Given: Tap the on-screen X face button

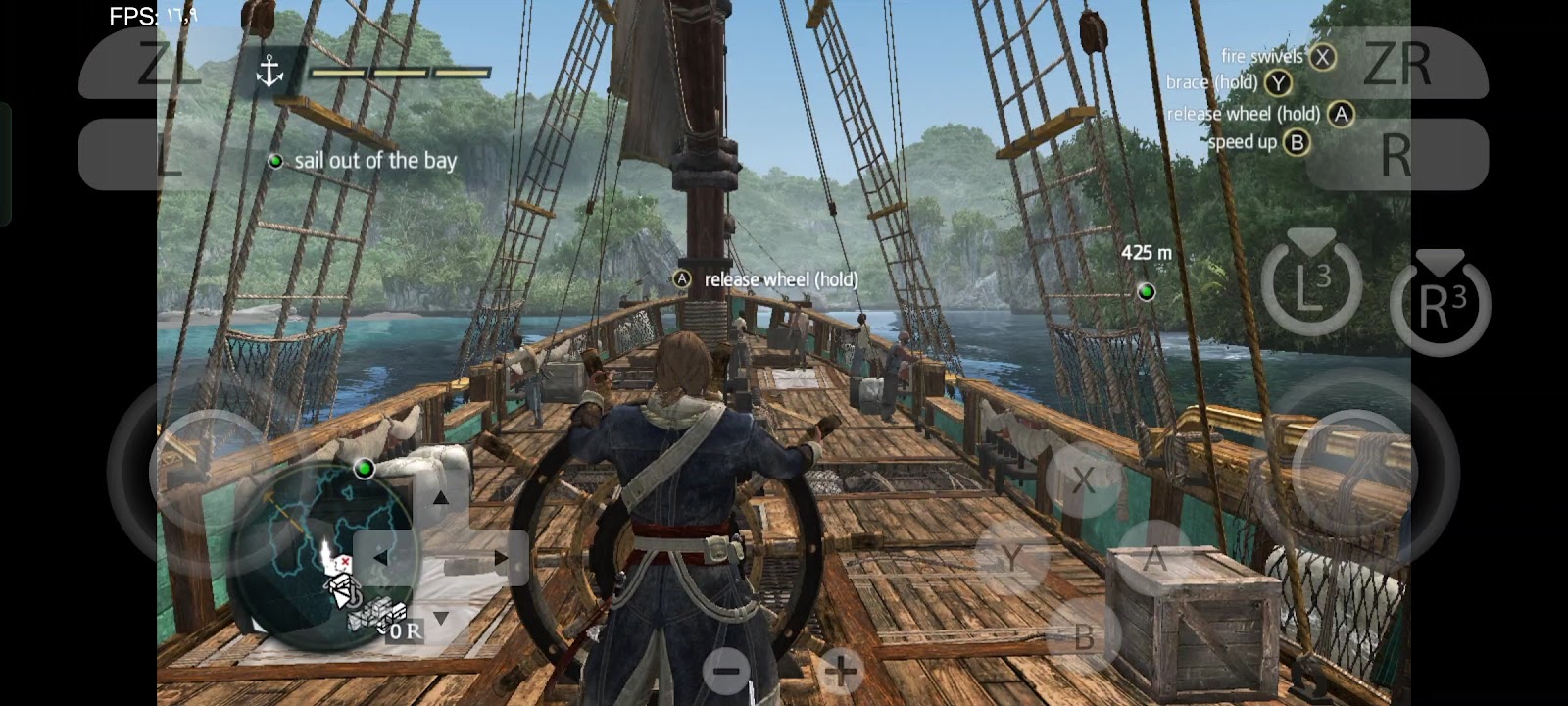Looking at the screenshot, I should point(1083,479).
